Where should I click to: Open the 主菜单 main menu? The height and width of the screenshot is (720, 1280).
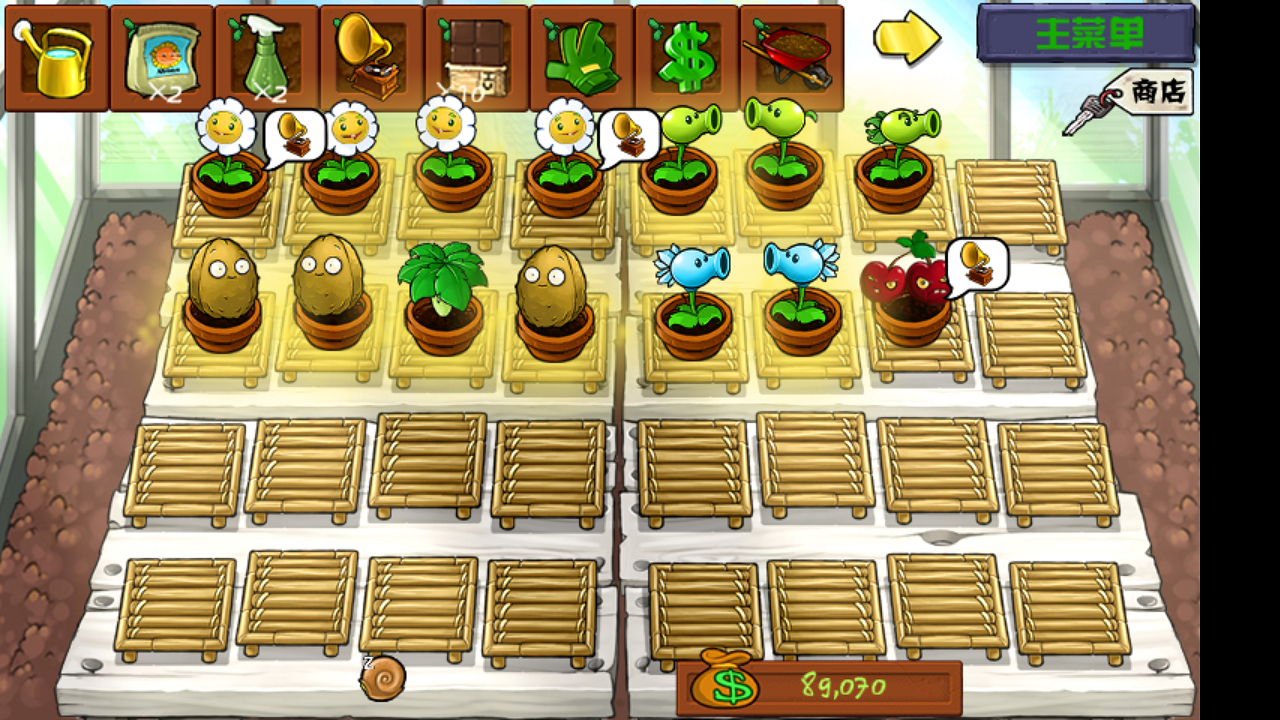point(1086,34)
